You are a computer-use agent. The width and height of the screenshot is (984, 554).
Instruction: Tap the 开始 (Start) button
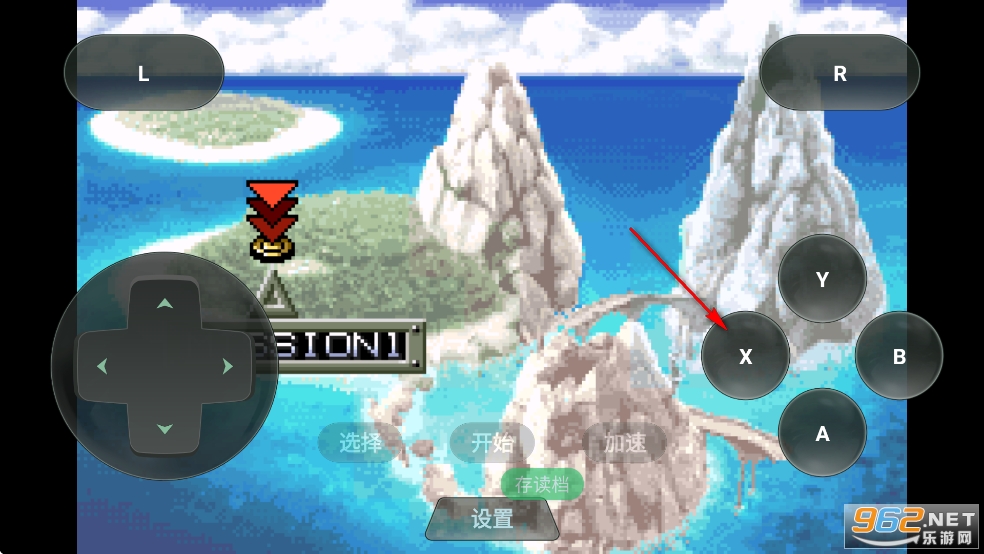(492, 442)
